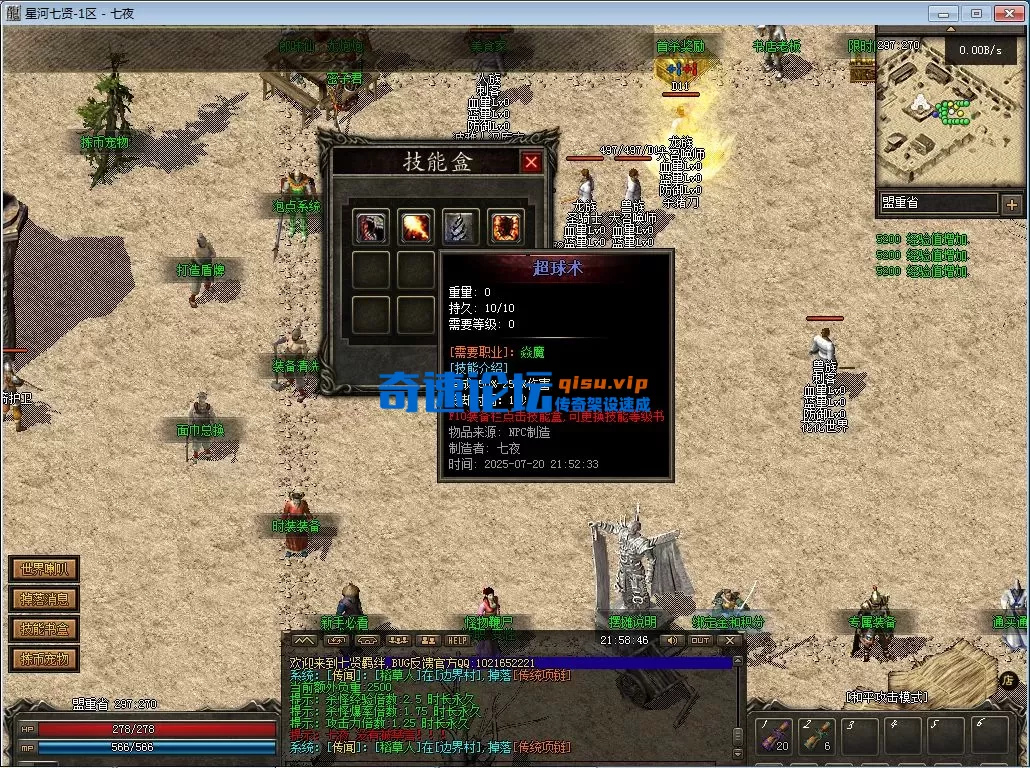Viewport: 1030px width, 768px height.
Task: Open the 技能书盒 skill book box
Action: tap(44, 629)
